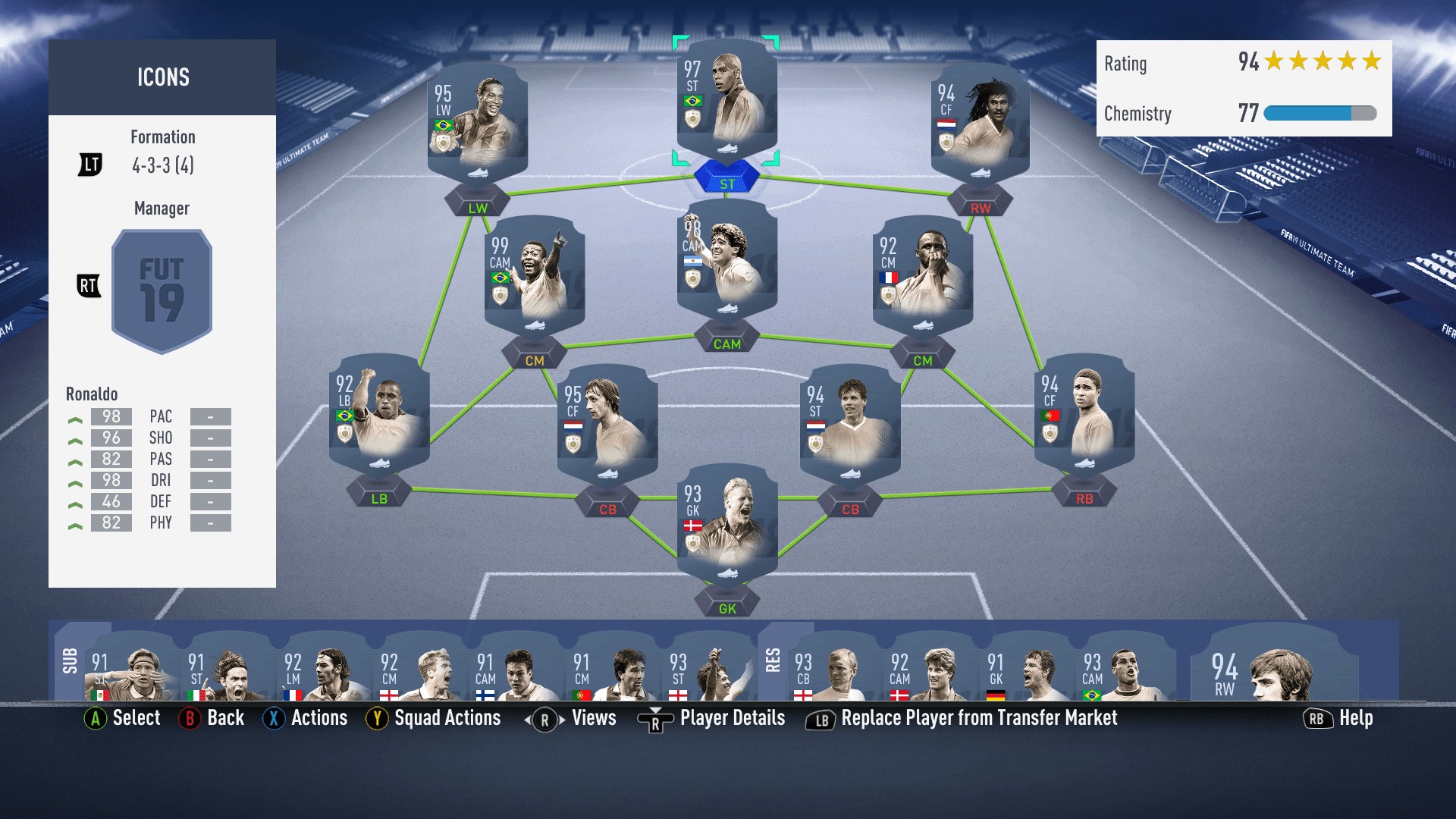
Task: Select the 97-rated Ronaldo striker card
Action: click(x=726, y=106)
